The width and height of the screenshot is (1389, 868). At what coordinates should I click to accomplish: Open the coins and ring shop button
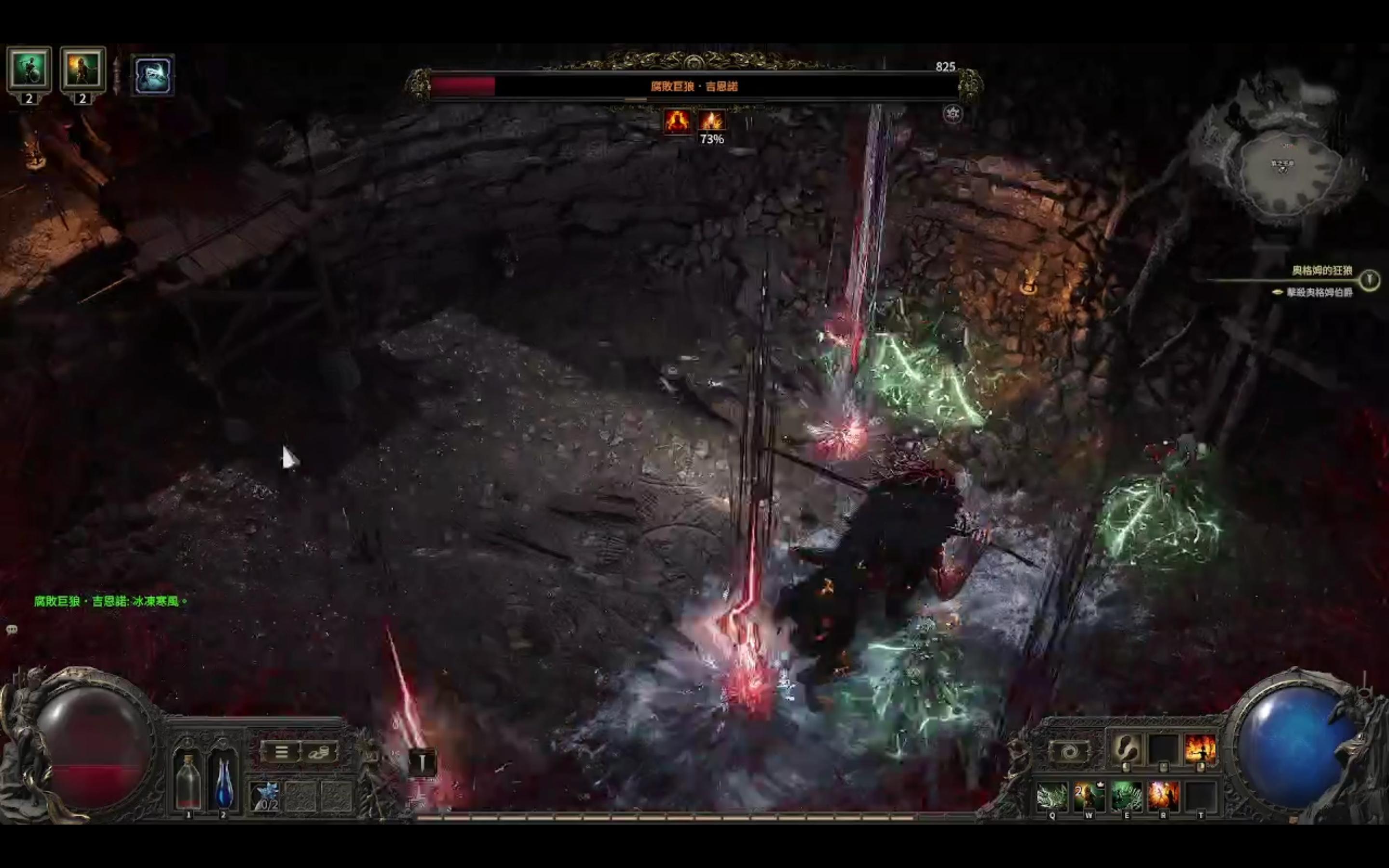(x=319, y=751)
